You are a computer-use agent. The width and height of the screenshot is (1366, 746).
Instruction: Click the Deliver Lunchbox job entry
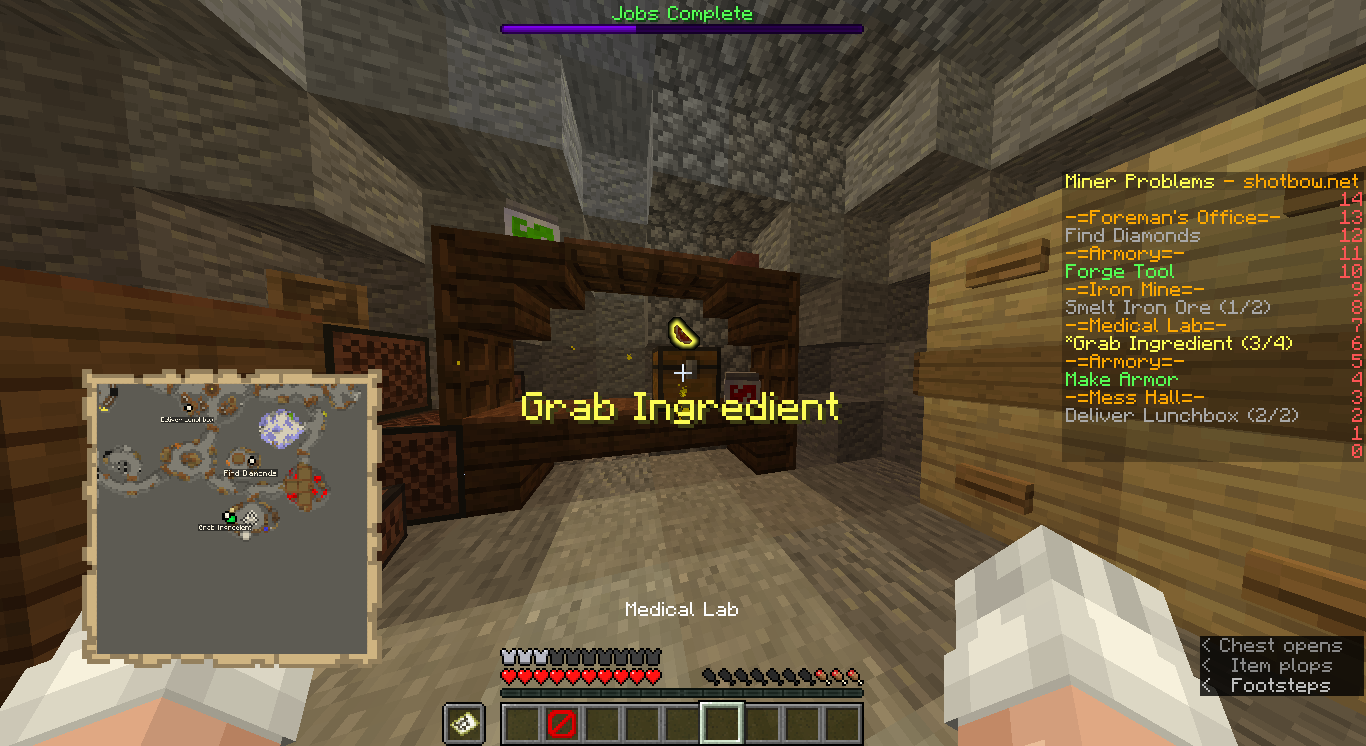tap(1181, 416)
